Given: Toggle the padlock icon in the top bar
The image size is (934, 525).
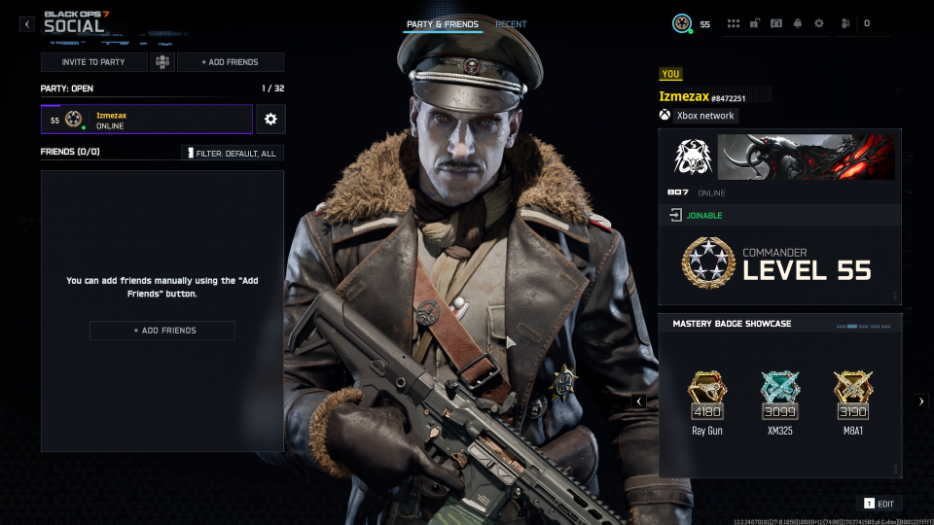Looking at the screenshot, I should (755, 24).
